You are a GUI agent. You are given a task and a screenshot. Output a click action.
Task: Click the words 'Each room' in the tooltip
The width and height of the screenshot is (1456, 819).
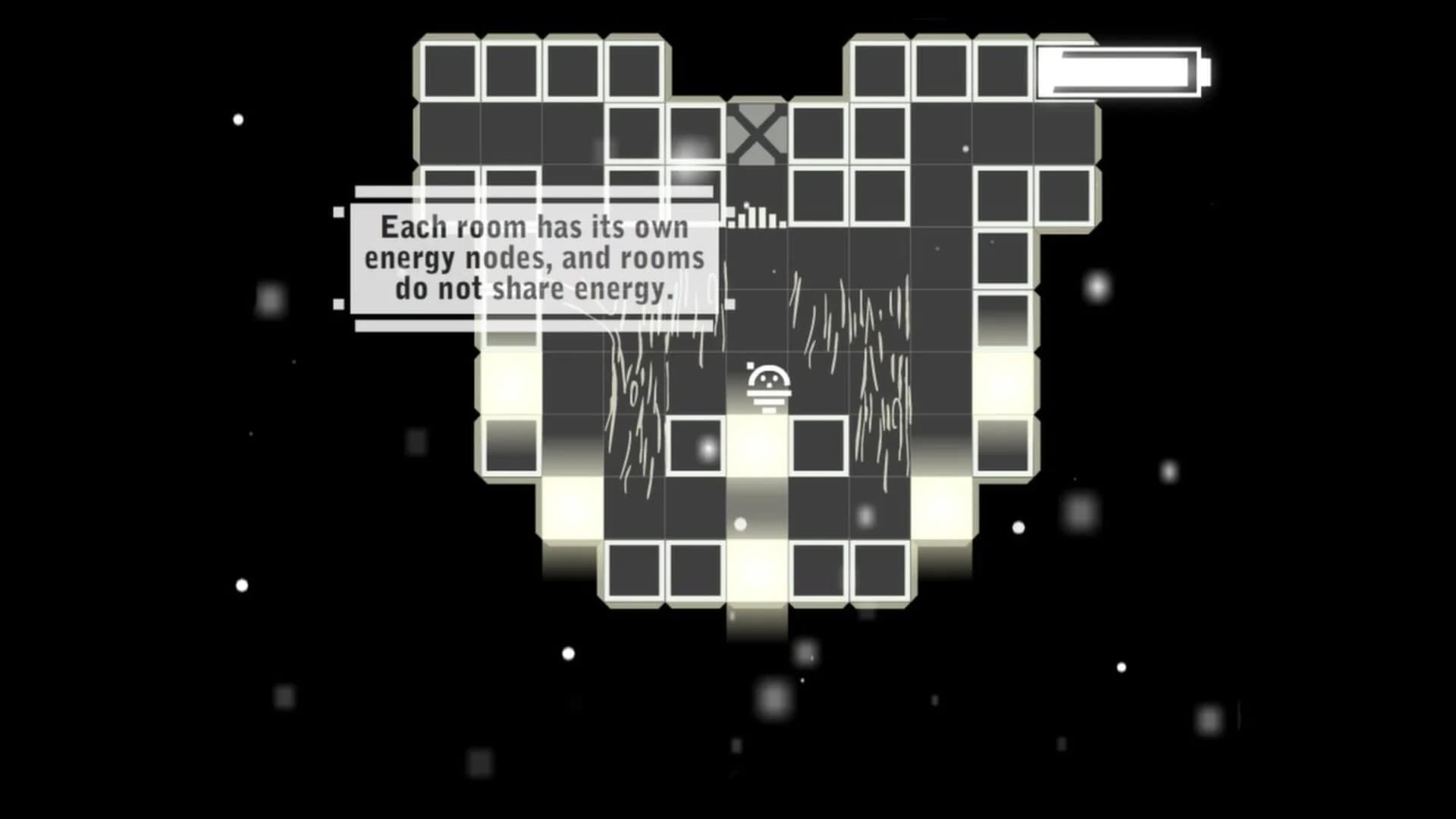[x=447, y=226]
